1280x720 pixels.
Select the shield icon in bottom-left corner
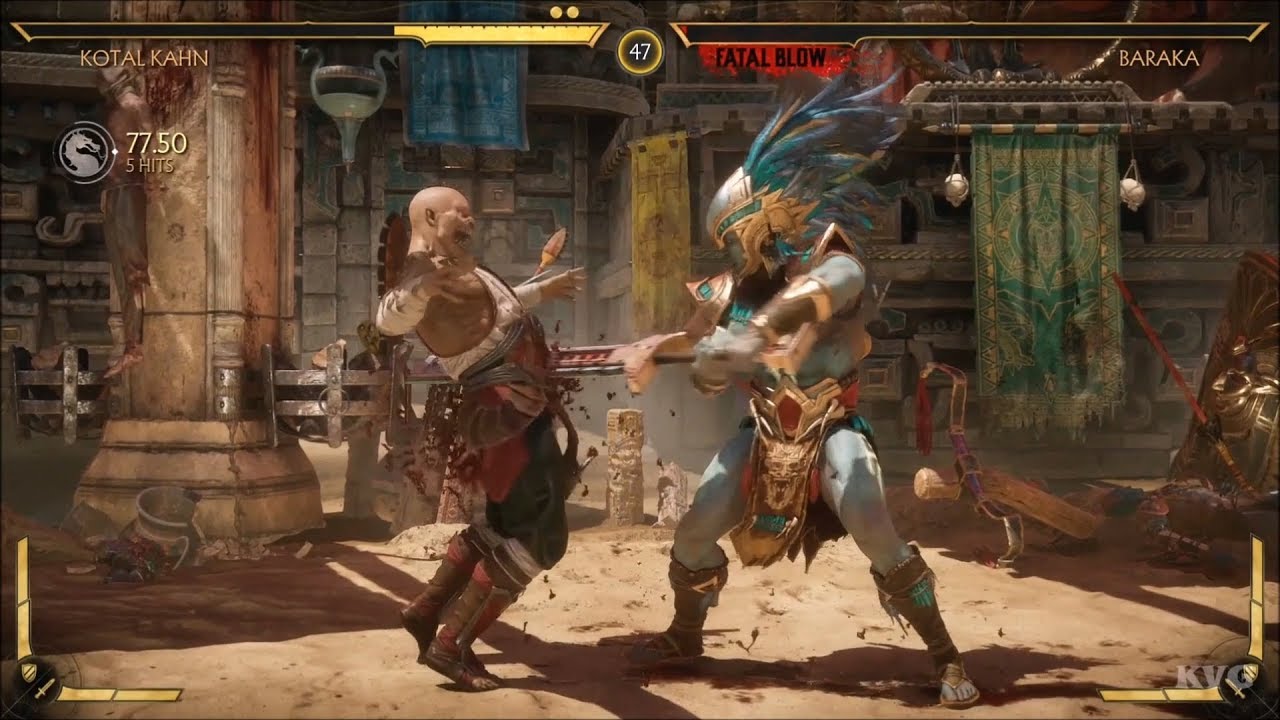click(28, 673)
